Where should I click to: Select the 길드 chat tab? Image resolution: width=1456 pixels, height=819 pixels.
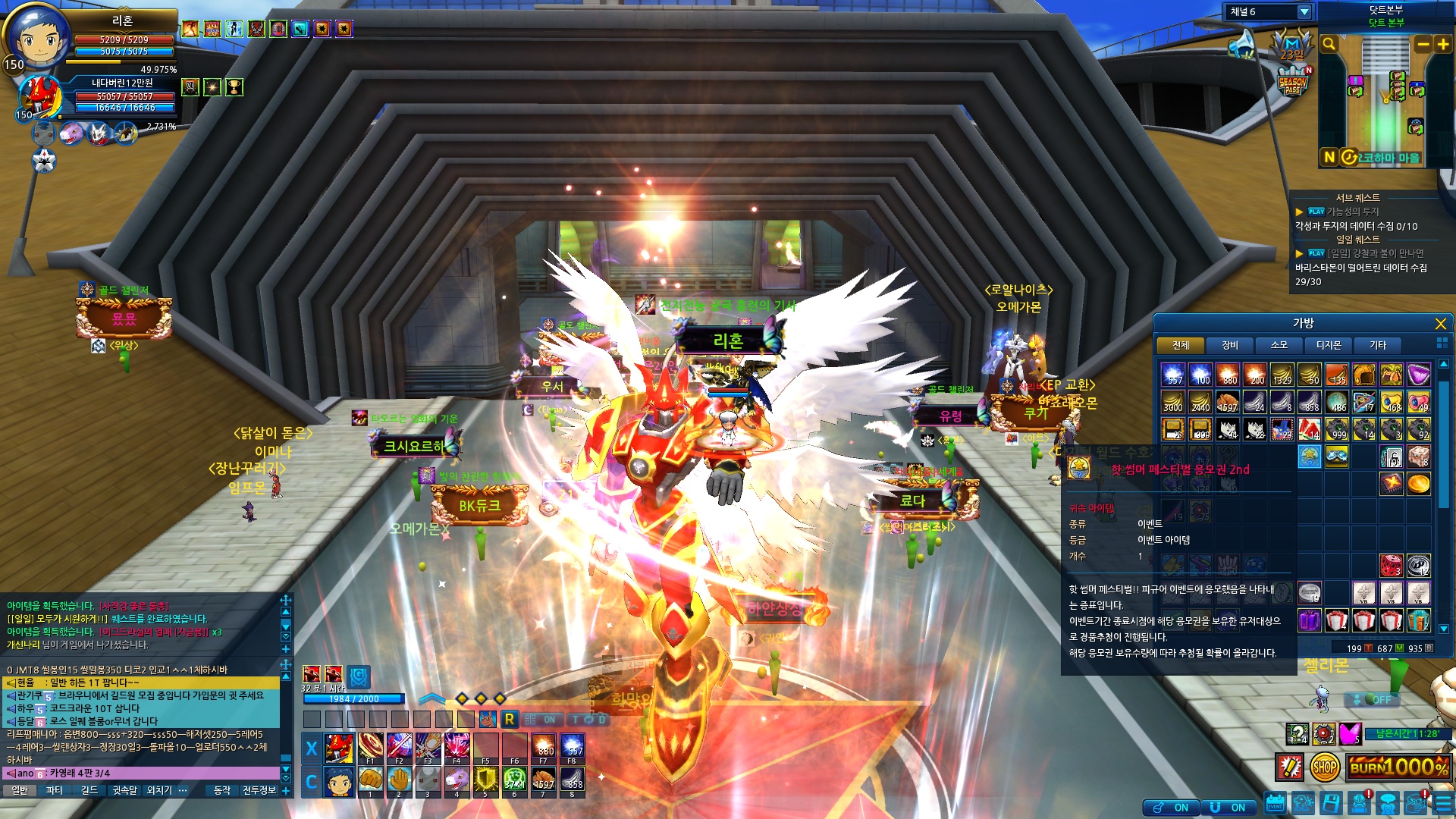coord(89,790)
